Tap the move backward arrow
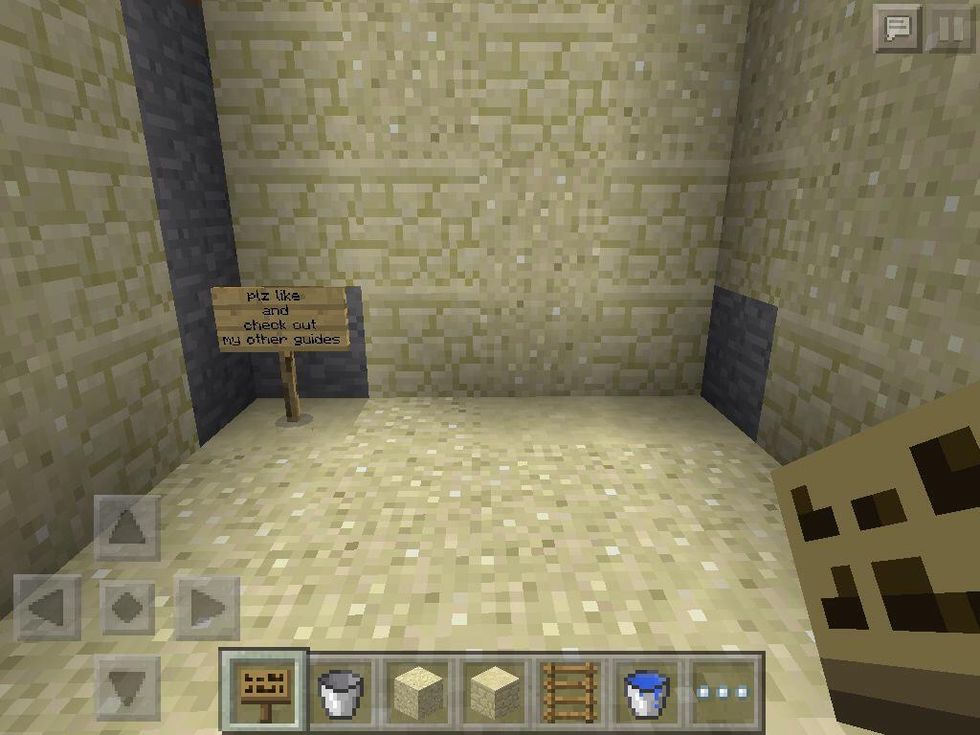 click(127, 686)
